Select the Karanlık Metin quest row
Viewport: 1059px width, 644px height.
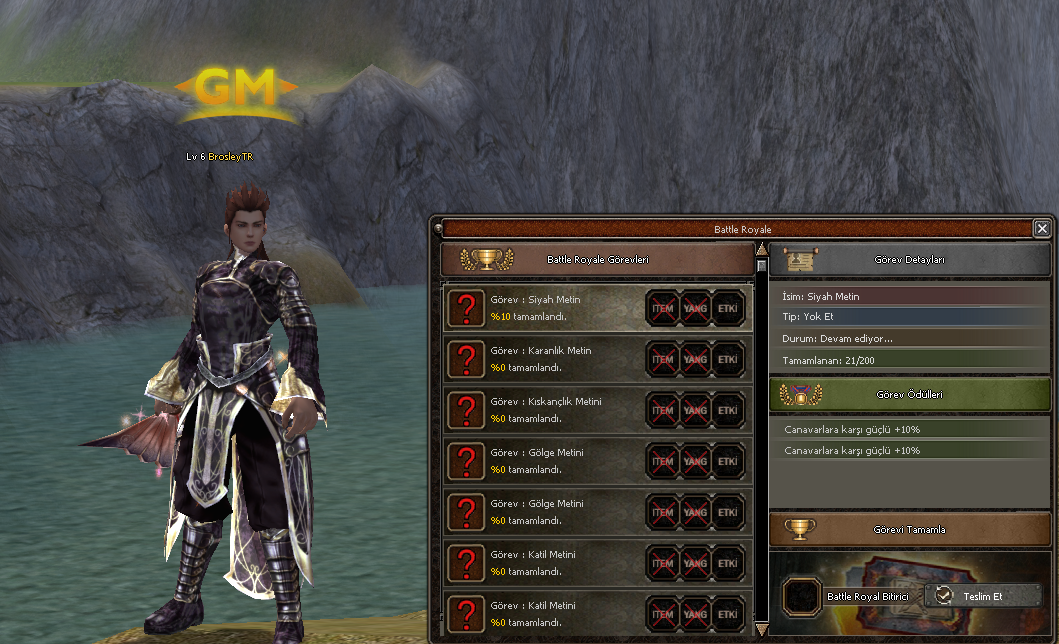tap(545, 359)
